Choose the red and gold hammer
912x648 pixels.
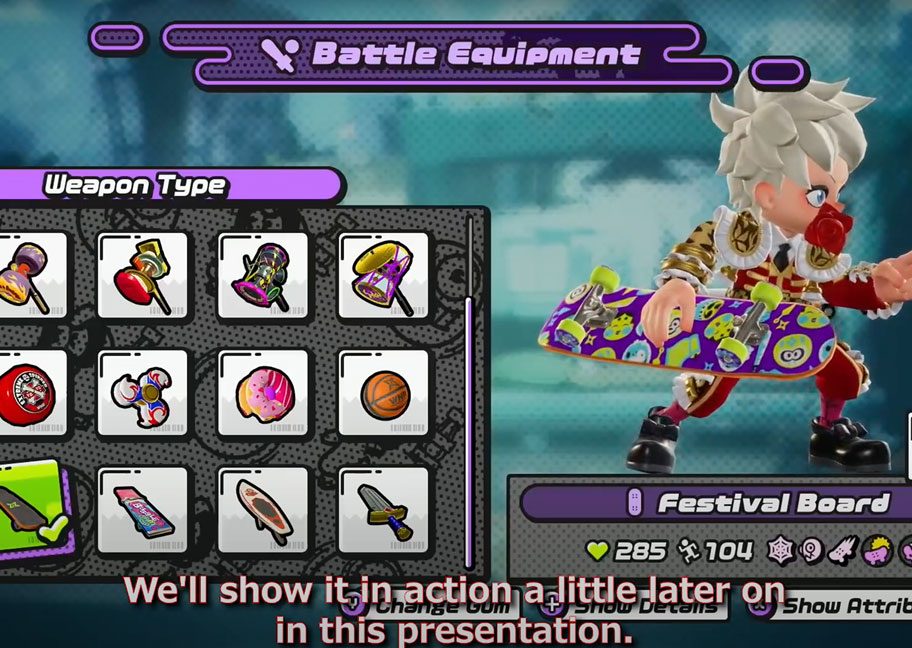(x=142, y=275)
